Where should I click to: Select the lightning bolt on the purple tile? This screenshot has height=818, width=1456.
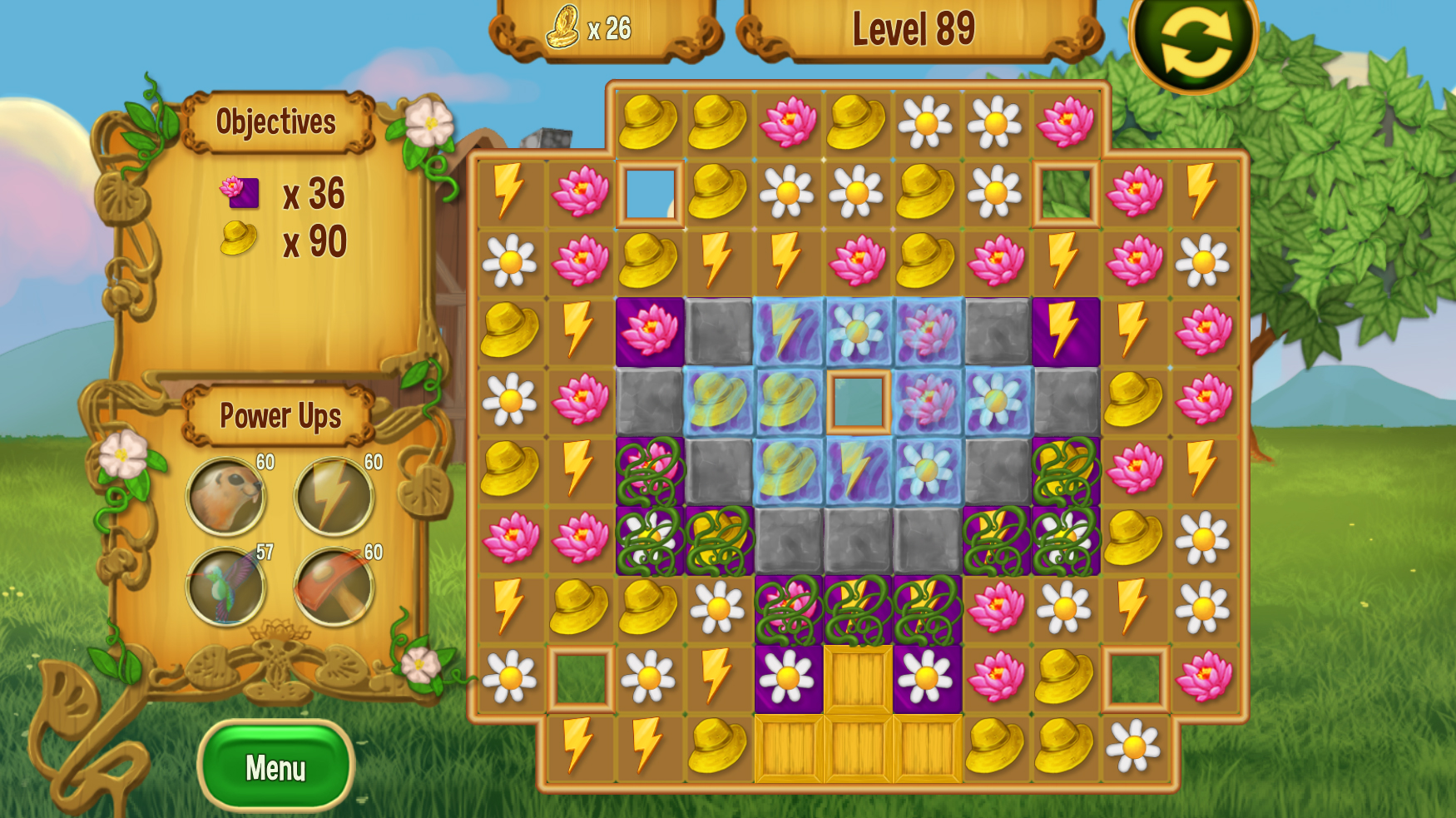pyautogui.click(x=1066, y=331)
